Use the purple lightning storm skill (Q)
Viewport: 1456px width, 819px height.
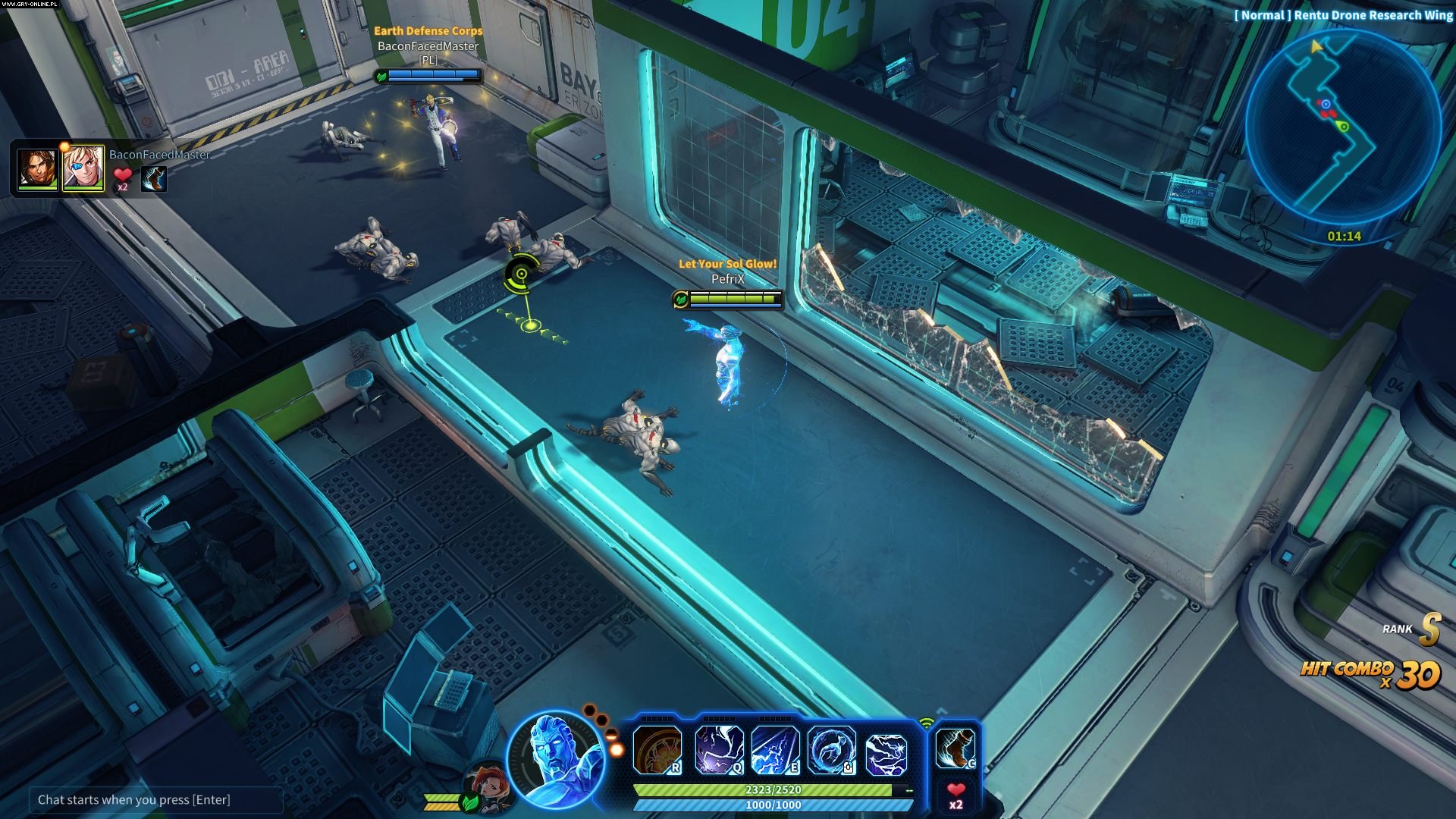[x=719, y=750]
